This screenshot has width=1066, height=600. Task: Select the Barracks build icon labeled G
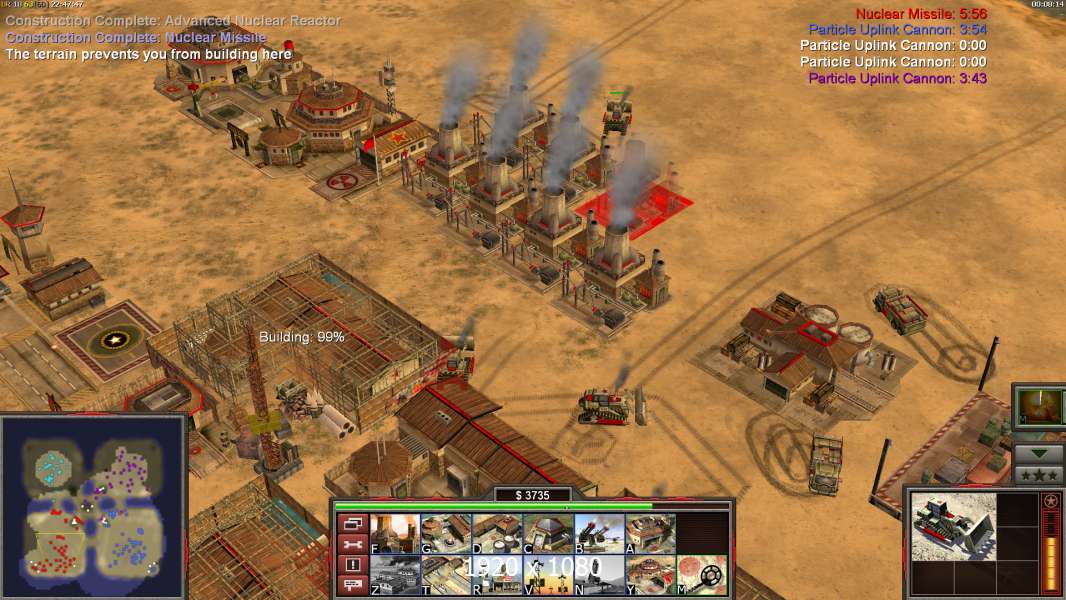(x=446, y=534)
